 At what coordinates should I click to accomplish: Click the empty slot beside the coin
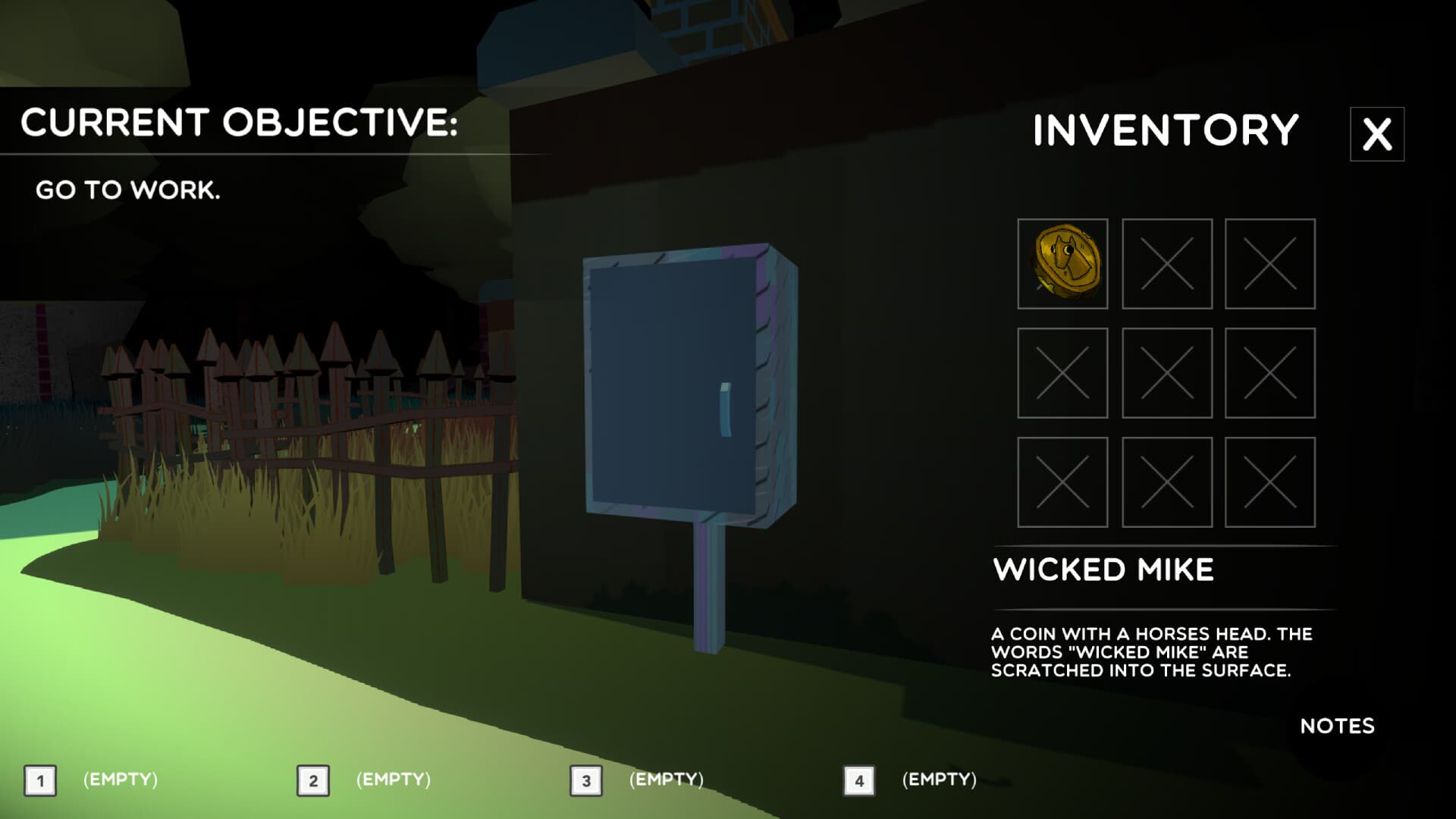point(1166,265)
